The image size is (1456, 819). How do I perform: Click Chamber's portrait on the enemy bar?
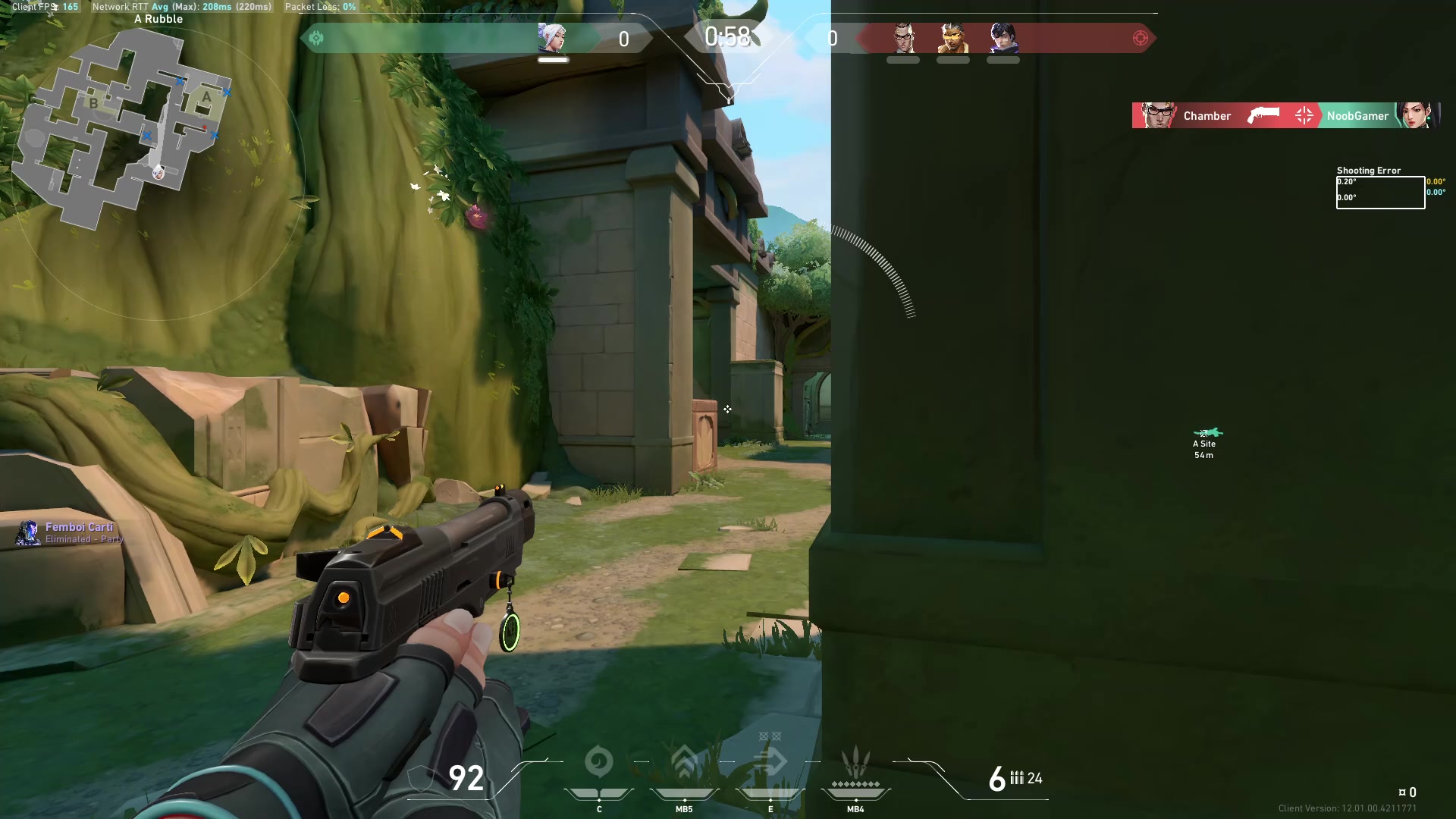click(903, 36)
